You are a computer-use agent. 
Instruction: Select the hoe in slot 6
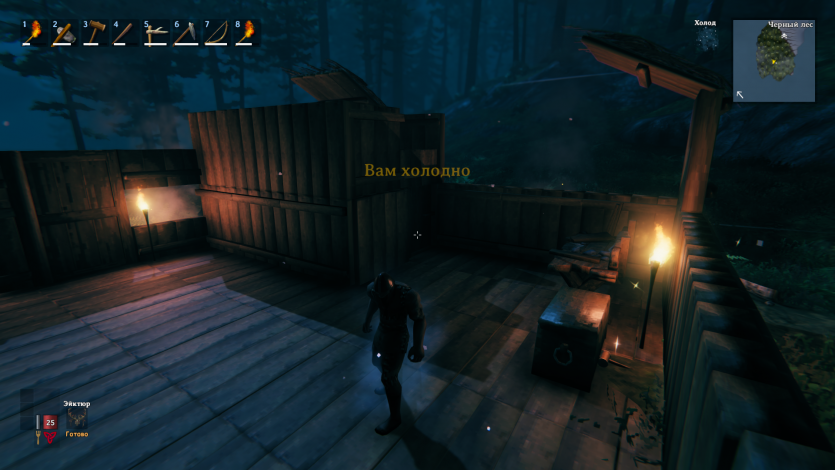pyautogui.click(x=185, y=33)
